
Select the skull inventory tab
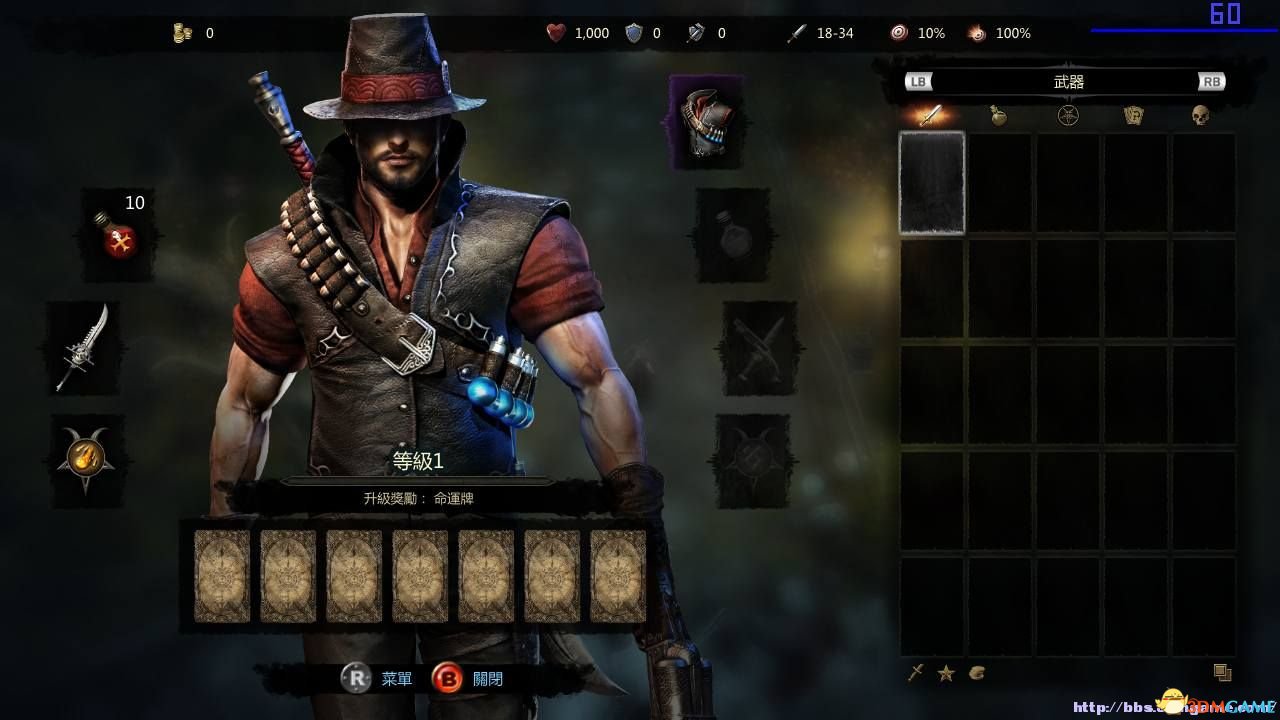tap(1200, 116)
